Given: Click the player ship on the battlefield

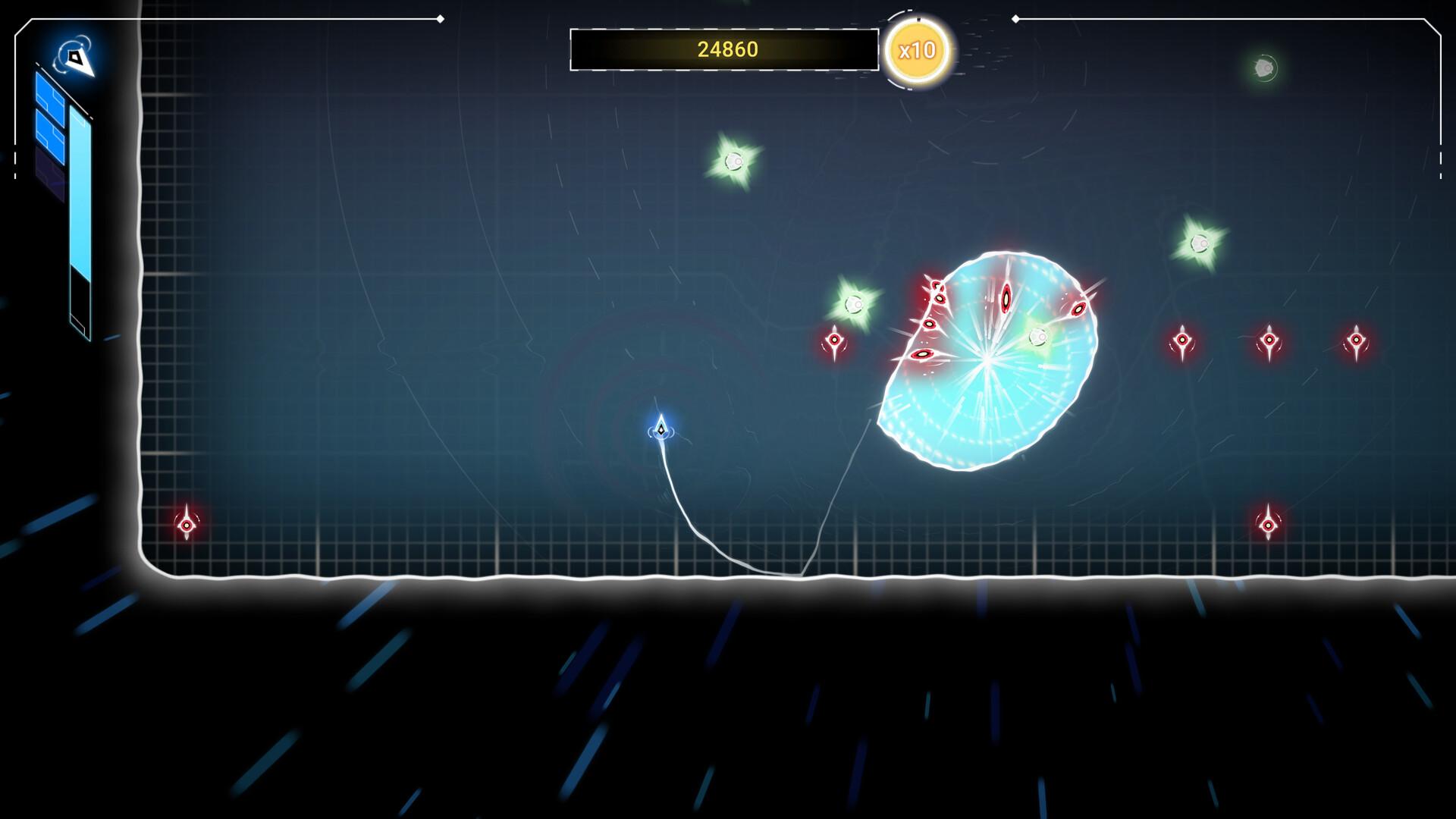Looking at the screenshot, I should click(661, 428).
